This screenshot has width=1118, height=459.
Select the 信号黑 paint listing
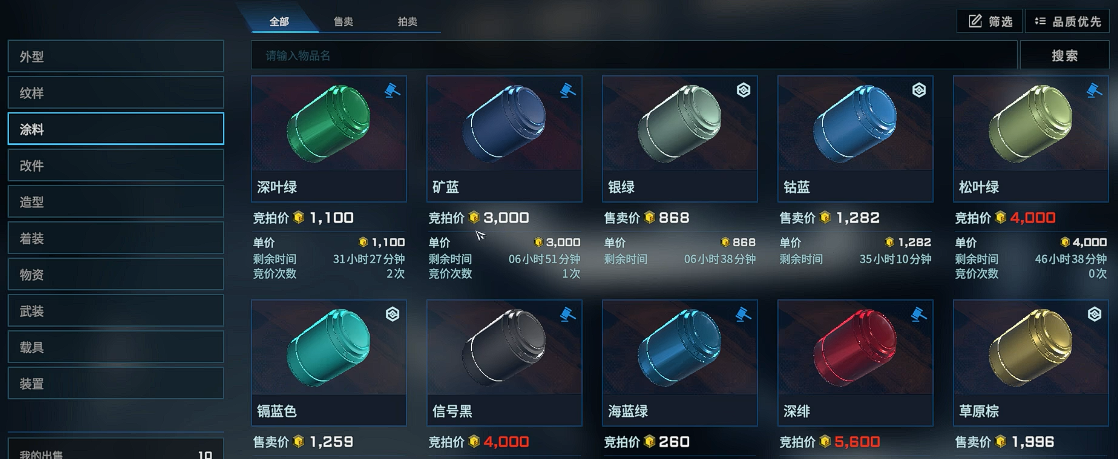click(x=505, y=362)
